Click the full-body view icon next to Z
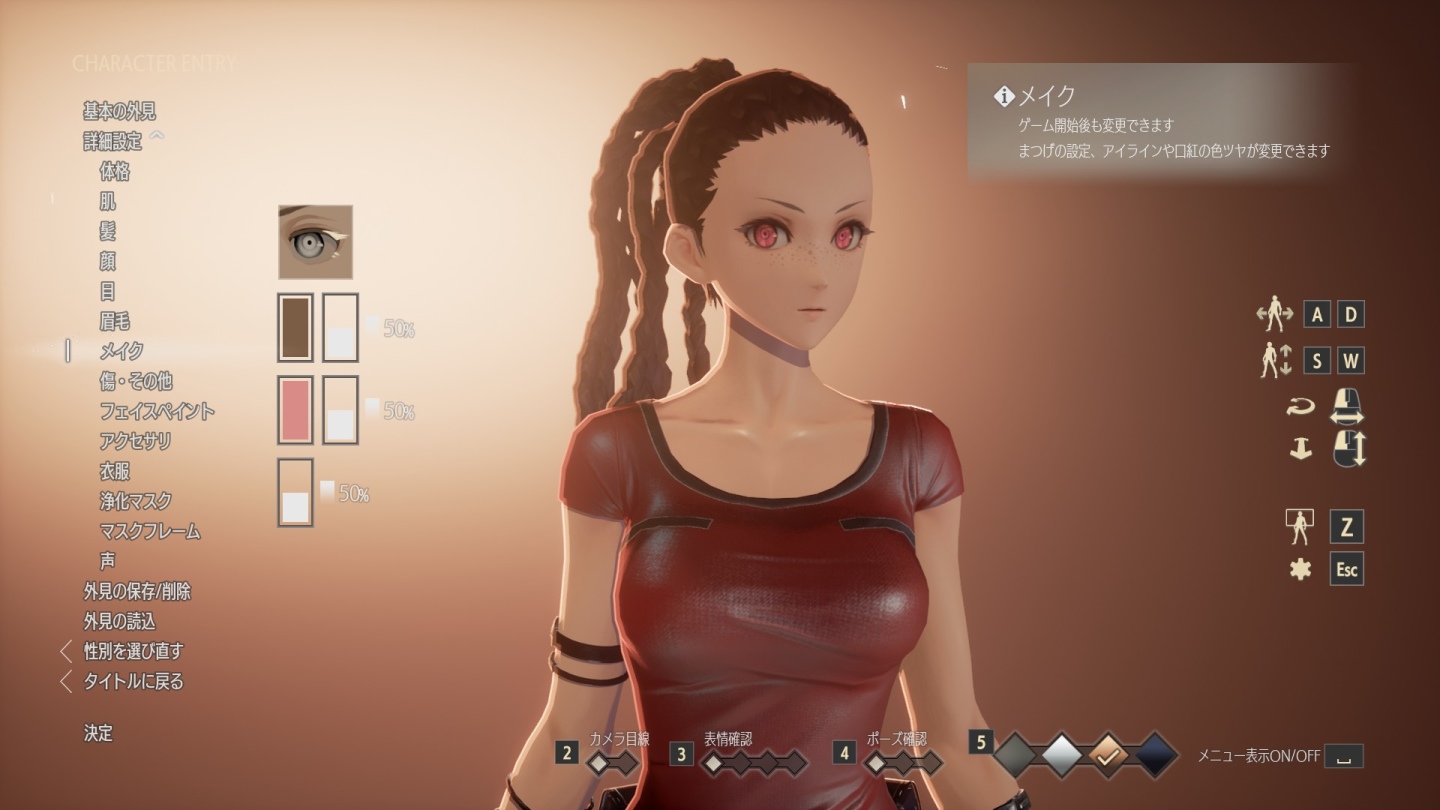Viewport: 1440px width, 810px height. 1300,527
